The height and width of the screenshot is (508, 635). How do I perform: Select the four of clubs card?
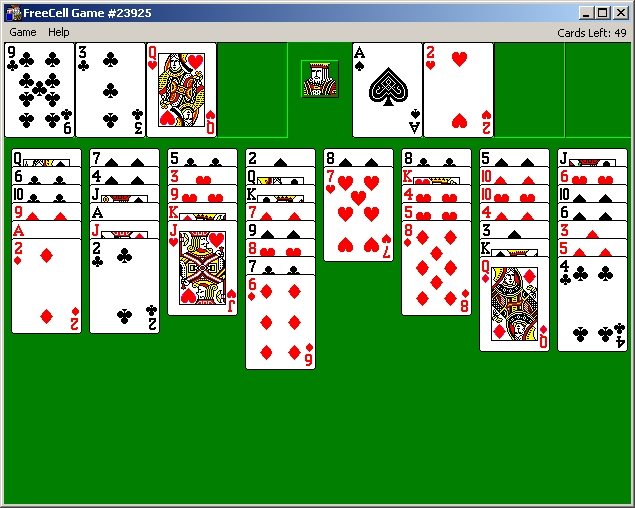(x=592, y=305)
